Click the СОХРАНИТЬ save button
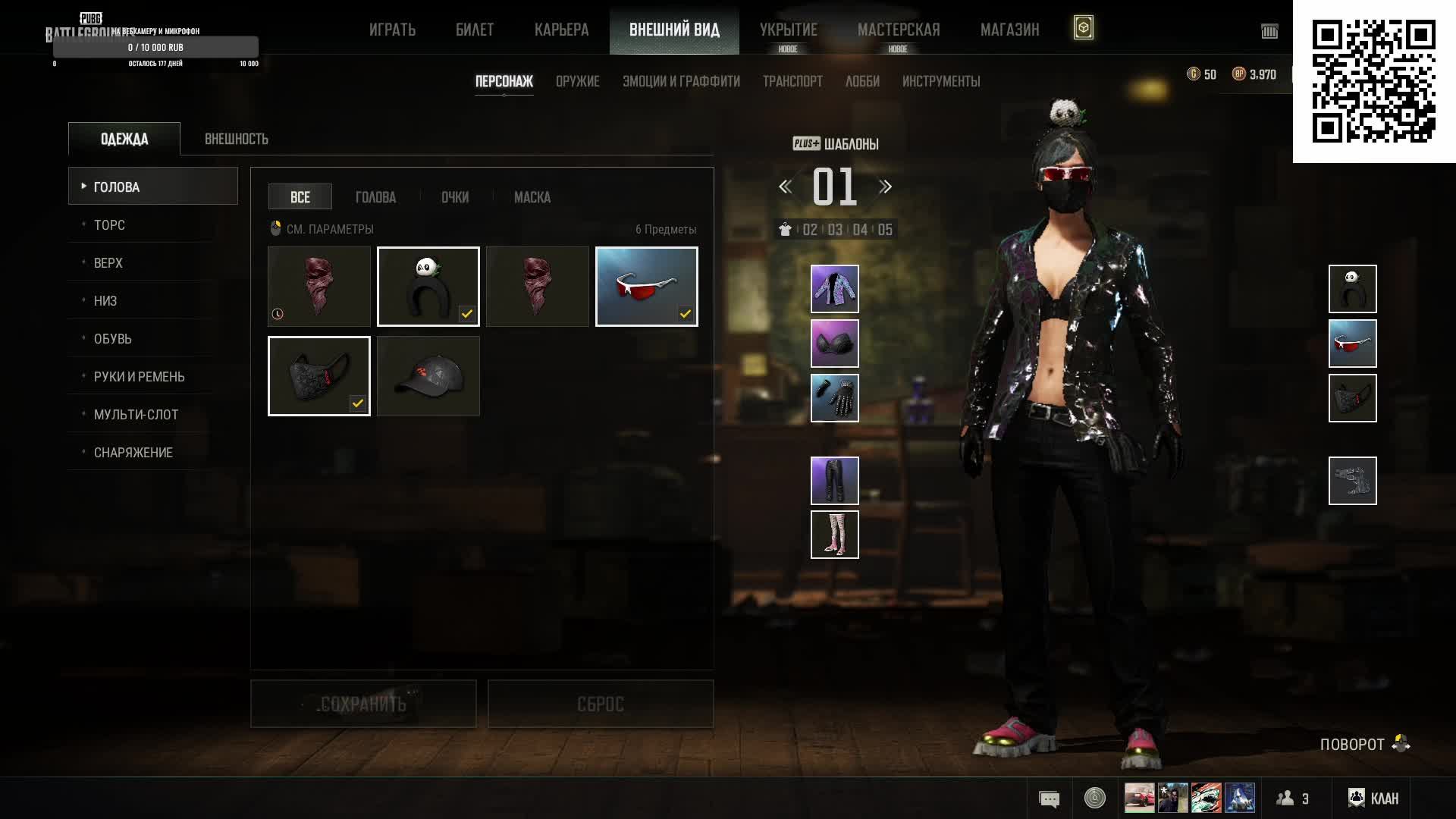Screen dimensions: 1456x819 click(363, 704)
